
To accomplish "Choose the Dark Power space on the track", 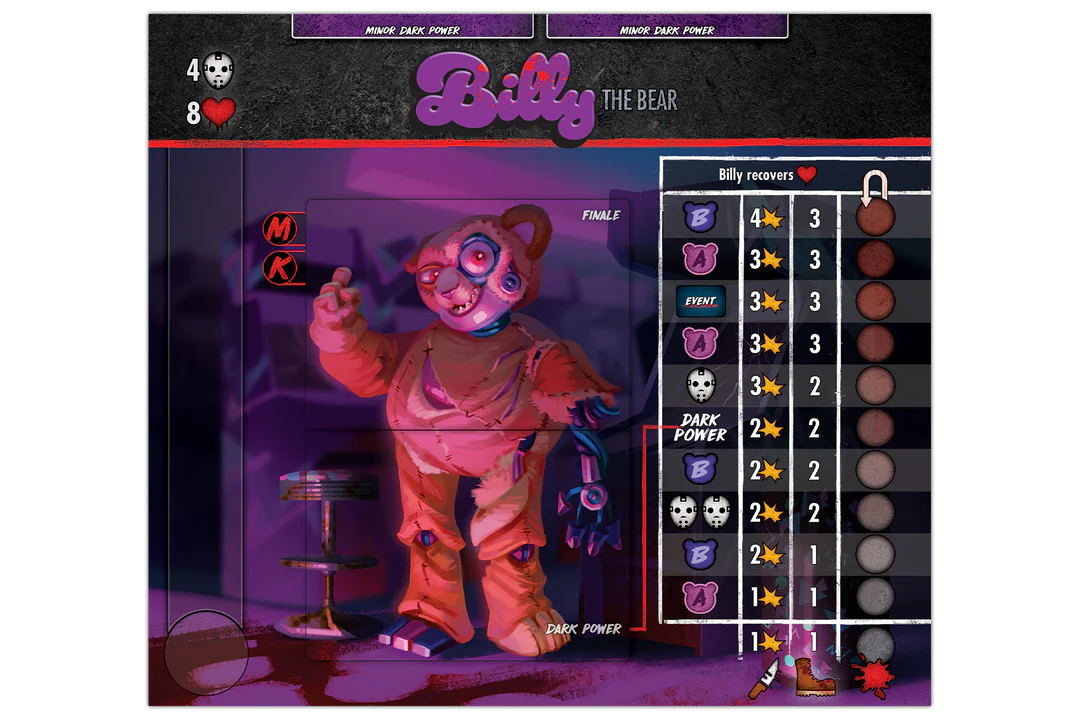I will [x=700, y=428].
